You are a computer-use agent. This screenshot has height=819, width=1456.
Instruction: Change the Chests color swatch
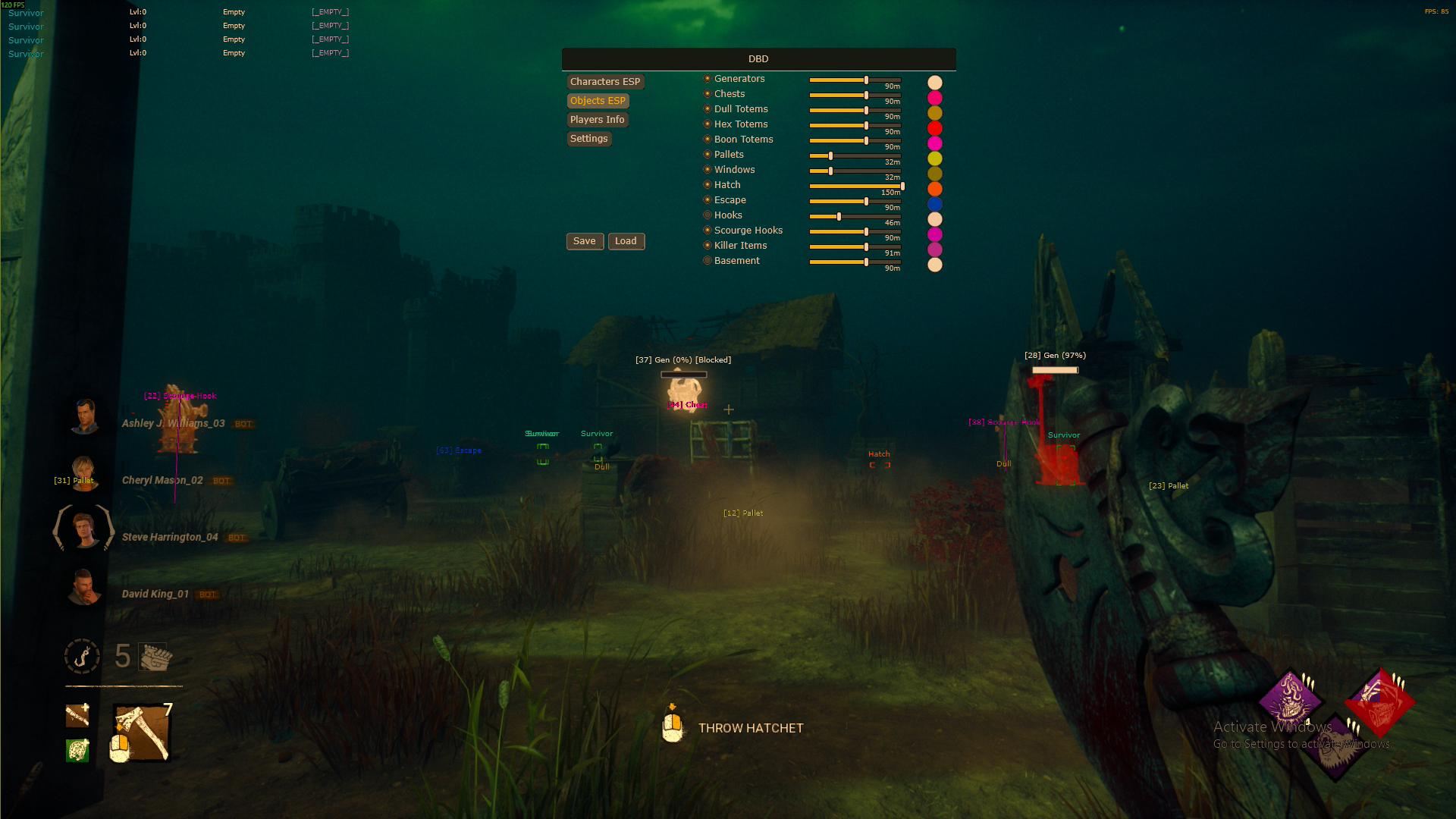tap(935, 98)
